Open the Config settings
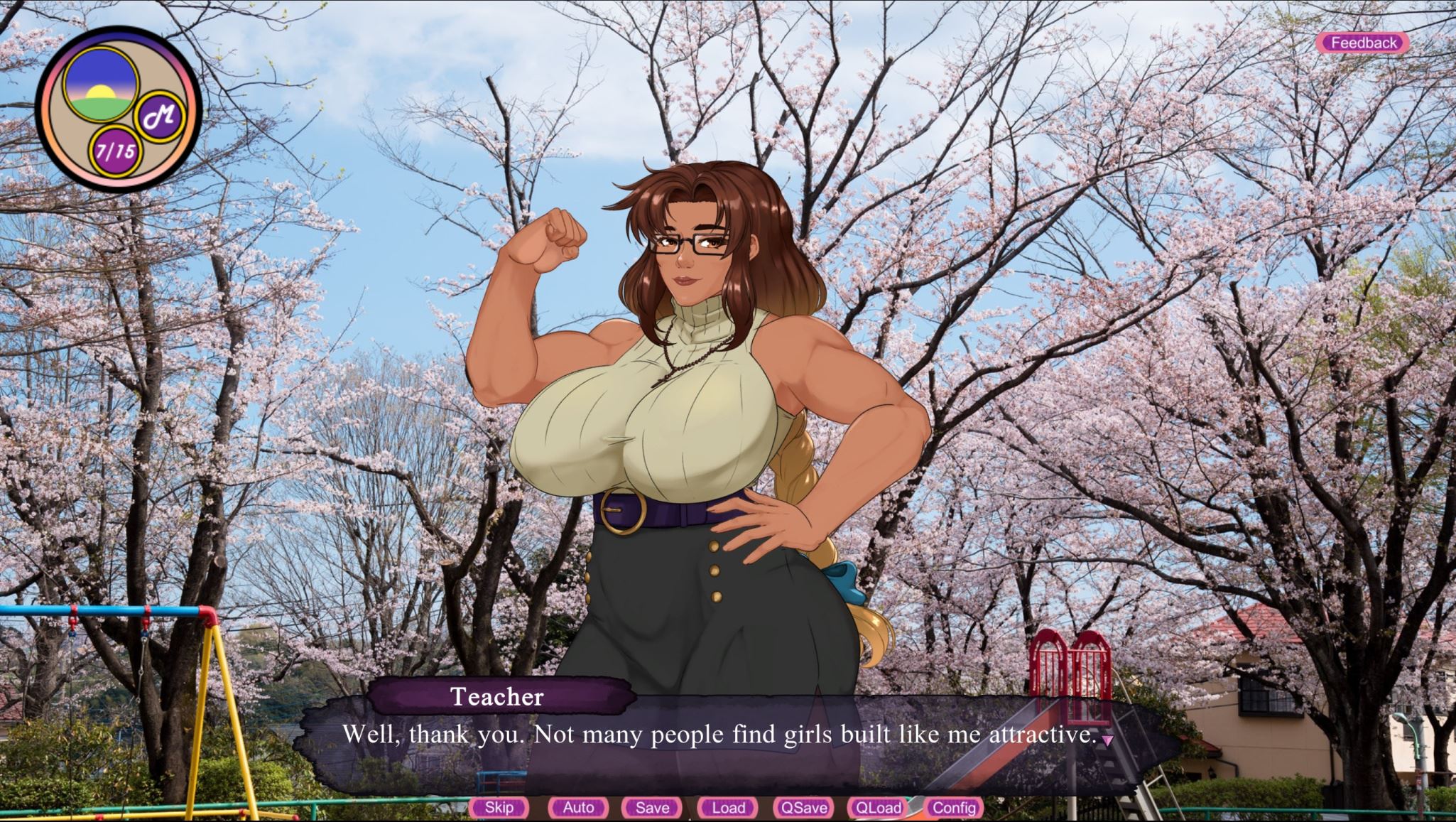This screenshot has height=822, width=1456. pyautogui.click(x=953, y=807)
